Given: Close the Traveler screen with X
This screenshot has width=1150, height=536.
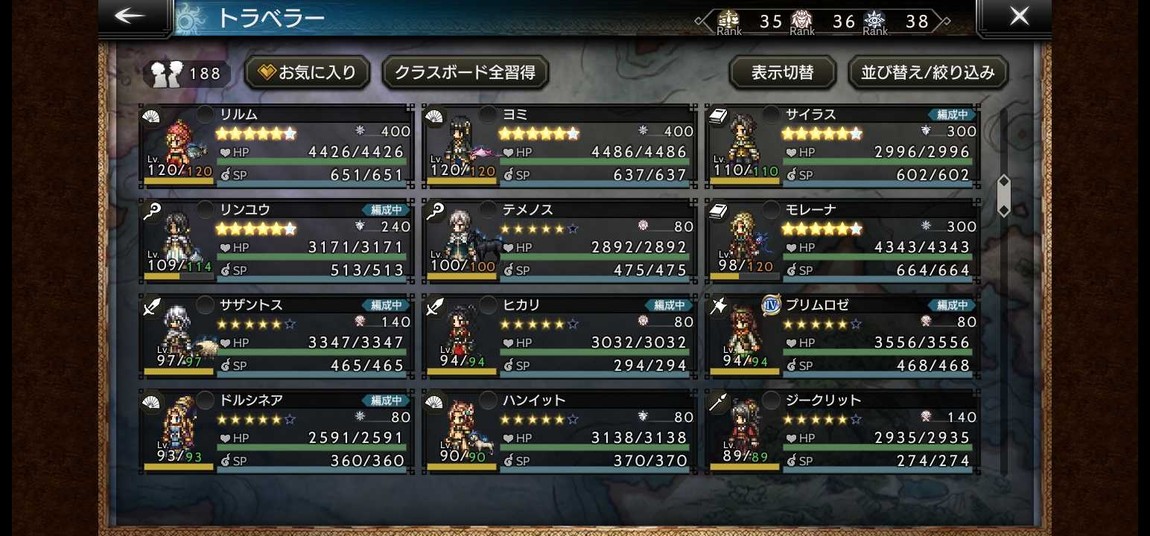Looking at the screenshot, I should [1018, 17].
